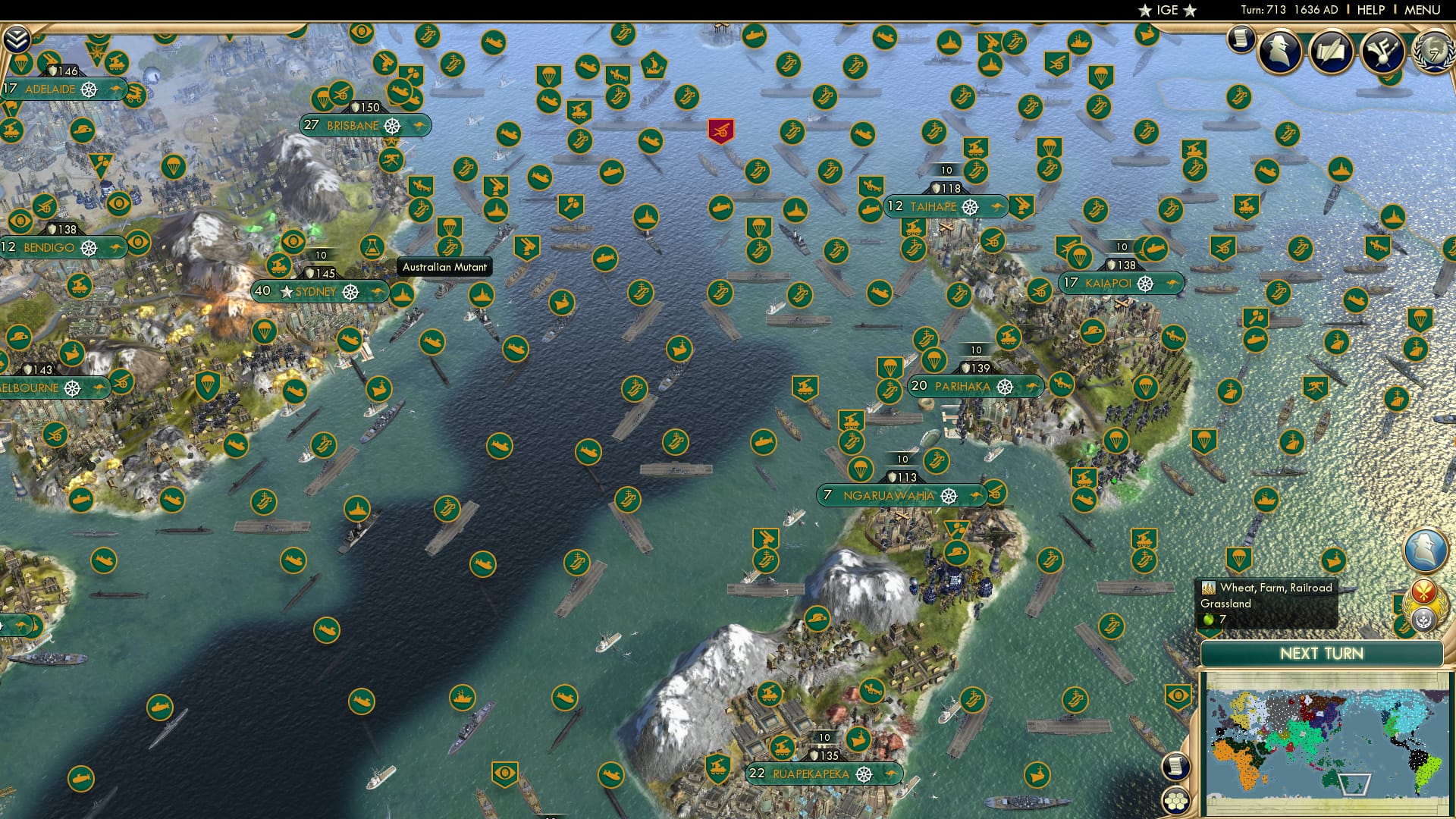The image size is (1456, 819).
Task: Open HELP from the top bar
Action: click(1368, 9)
